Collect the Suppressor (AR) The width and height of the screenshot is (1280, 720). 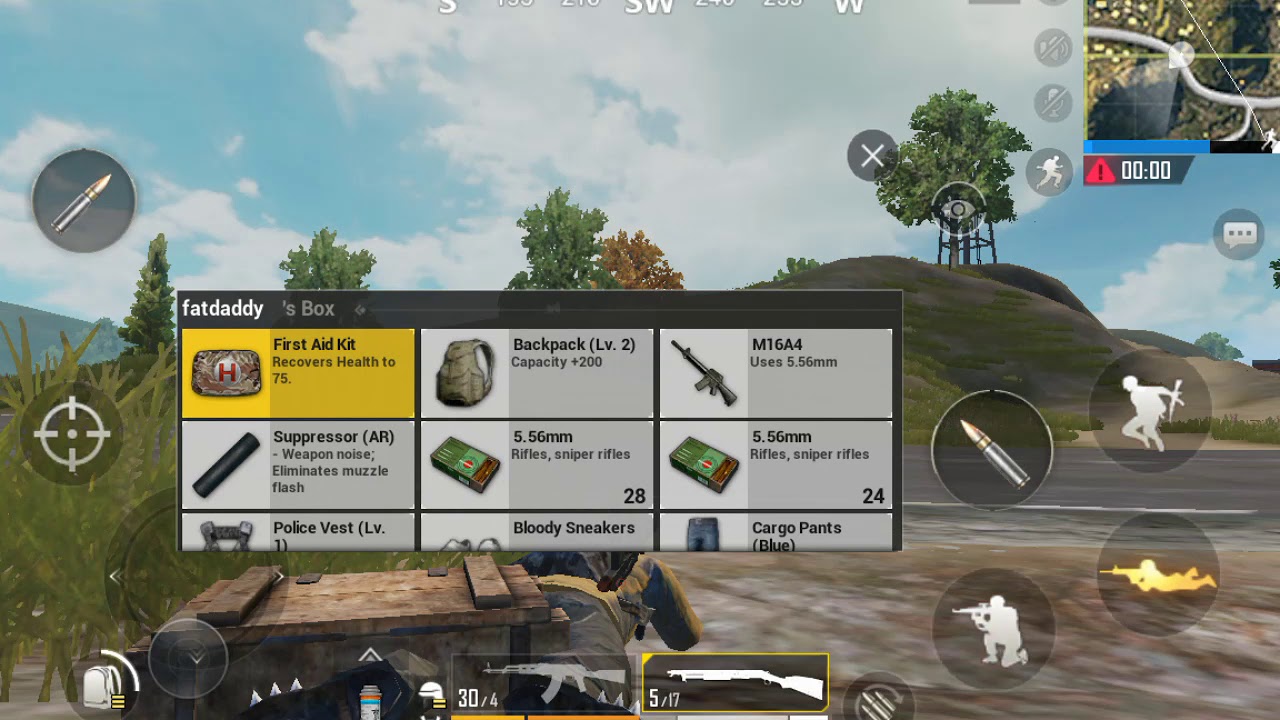[x=296, y=463]
